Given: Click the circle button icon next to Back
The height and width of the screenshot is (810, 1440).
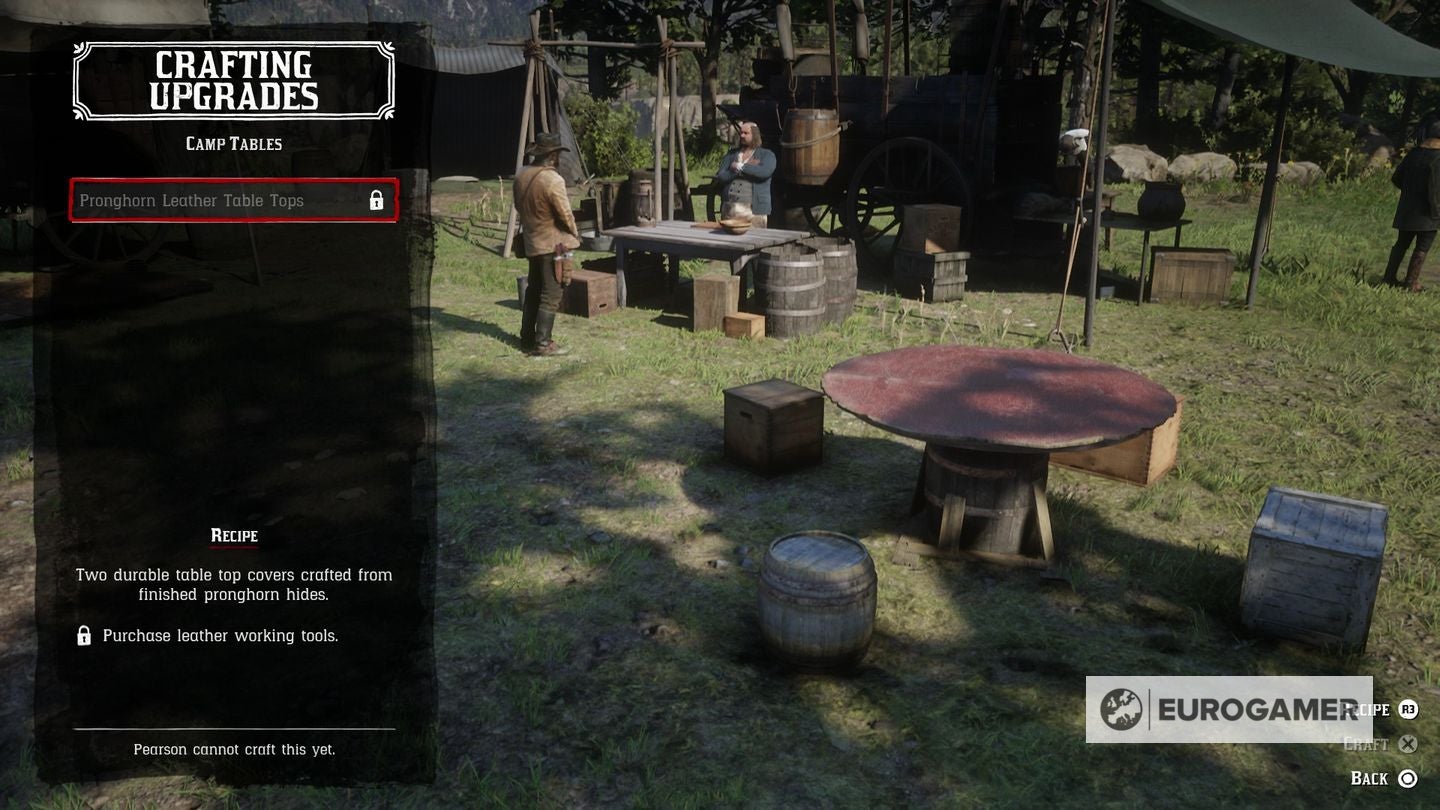Looking at the screenshot, I should [1408, 778].
